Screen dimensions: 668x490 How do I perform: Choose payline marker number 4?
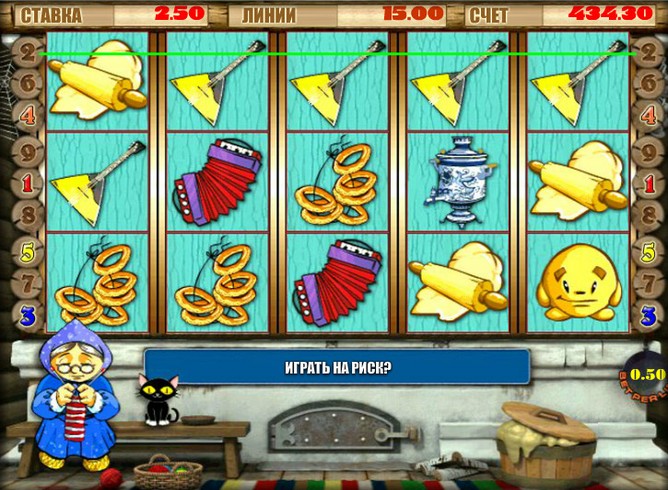(29, 117)
